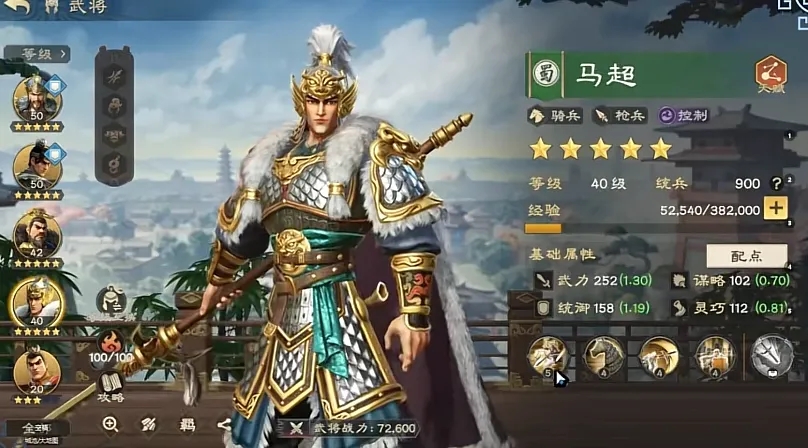The width and height of the screenshot is (808, 448).
Task: Click the magnifying glass zoom icon
Action: (111, 424)
